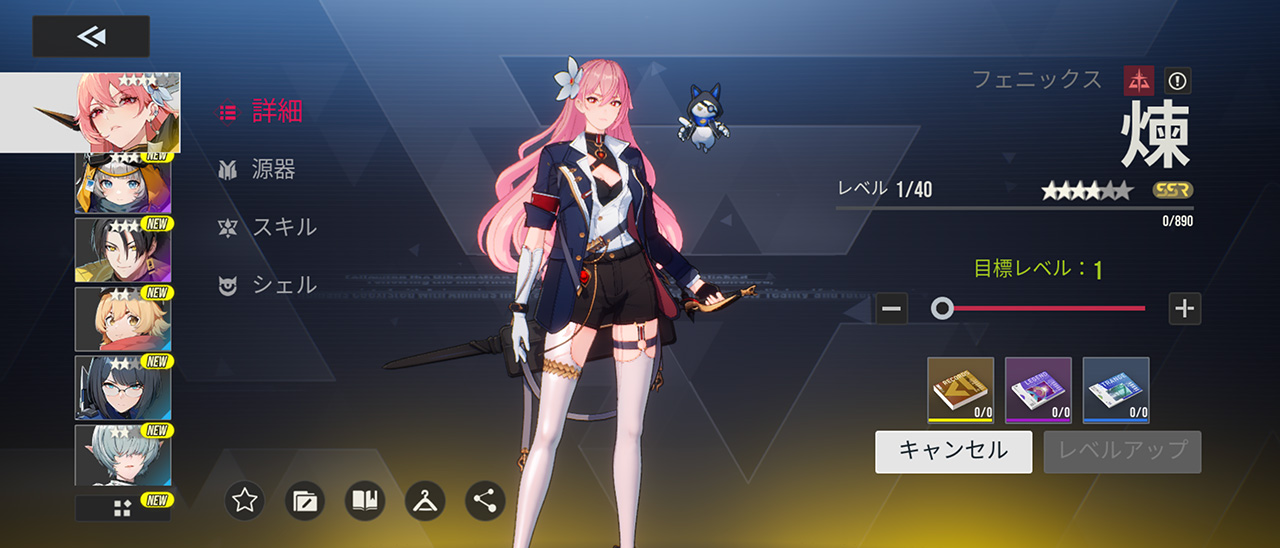1280x548 pixels.
Task: Open the book icon
Action: coord(365,501)
